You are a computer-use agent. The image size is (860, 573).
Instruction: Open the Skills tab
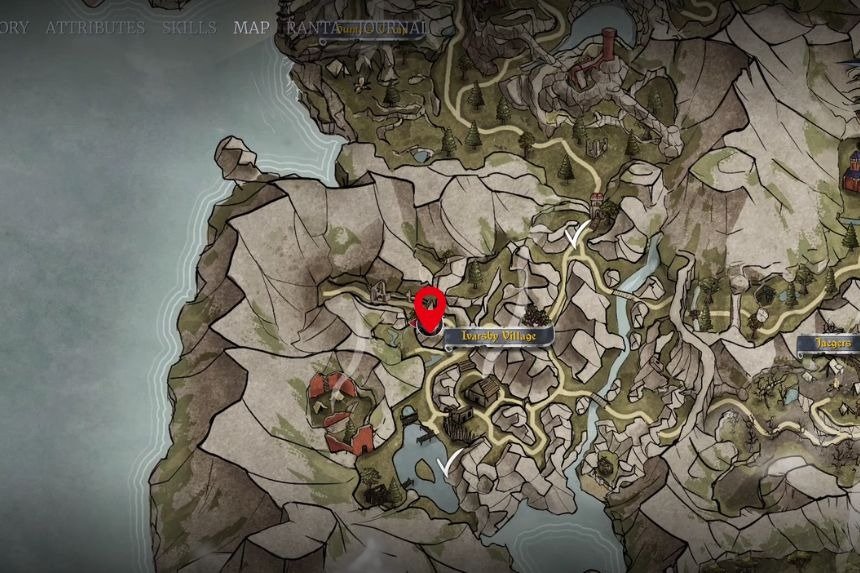tap(189, 27)
